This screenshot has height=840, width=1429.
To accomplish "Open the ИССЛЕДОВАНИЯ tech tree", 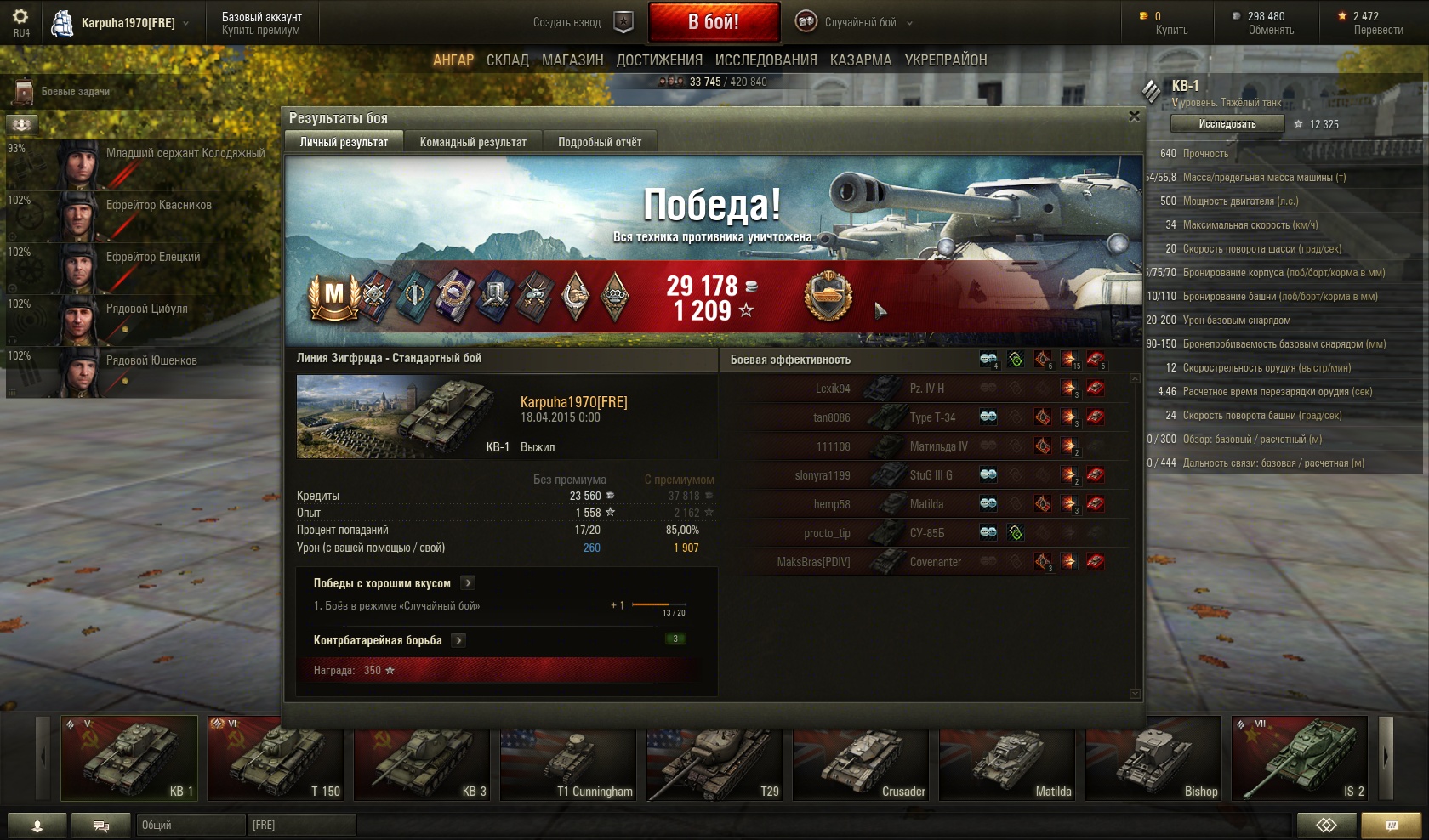I will pos(766,60).
